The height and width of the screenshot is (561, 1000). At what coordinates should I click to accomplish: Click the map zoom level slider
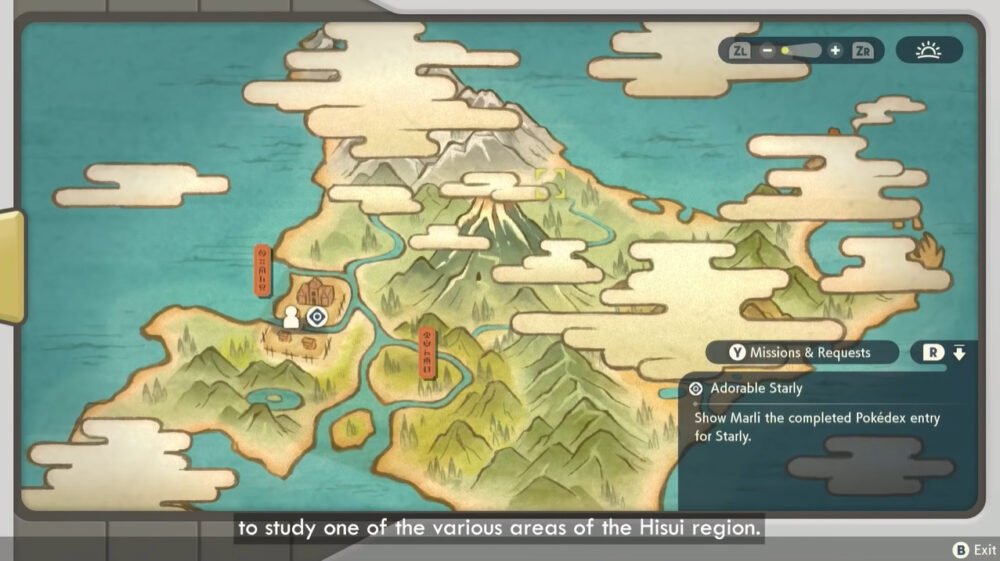801,50
